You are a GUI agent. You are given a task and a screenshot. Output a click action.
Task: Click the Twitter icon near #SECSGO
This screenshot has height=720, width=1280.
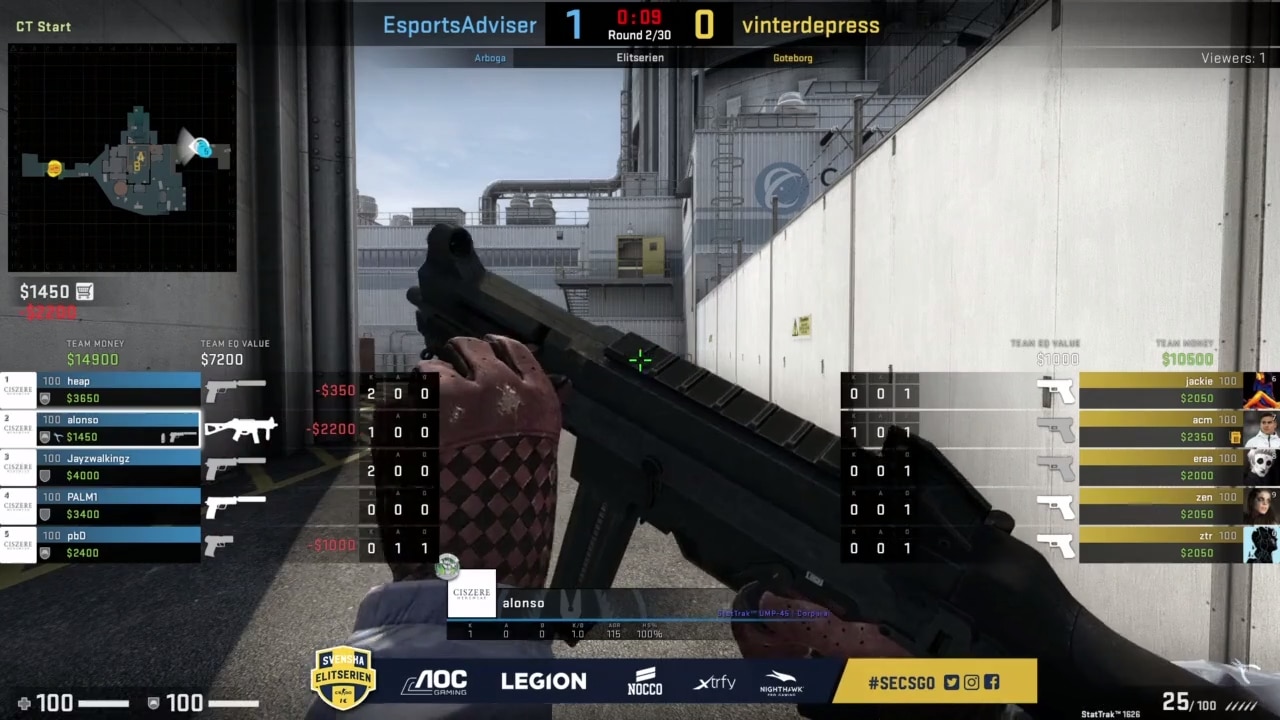tap(951, 682)
